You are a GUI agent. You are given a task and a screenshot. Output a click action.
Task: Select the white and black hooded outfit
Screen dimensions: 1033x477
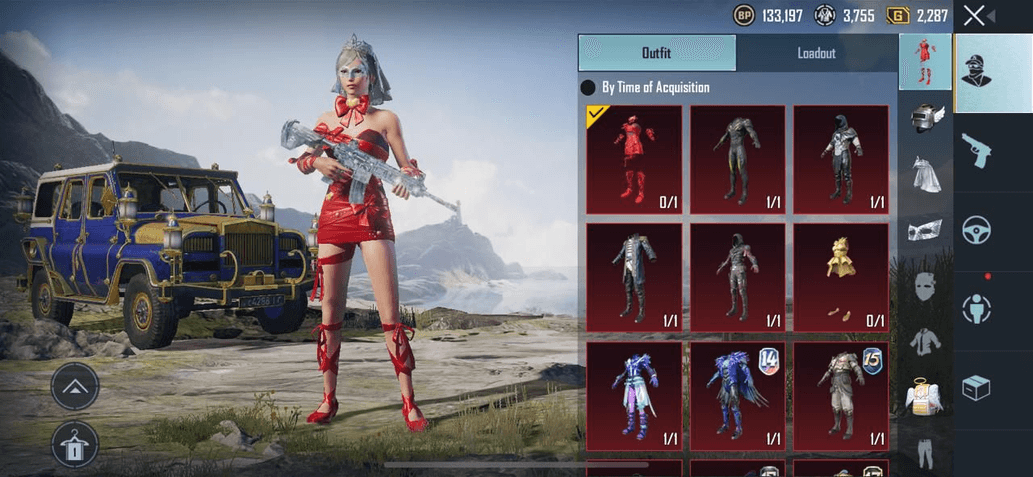(x=840, y=159)
